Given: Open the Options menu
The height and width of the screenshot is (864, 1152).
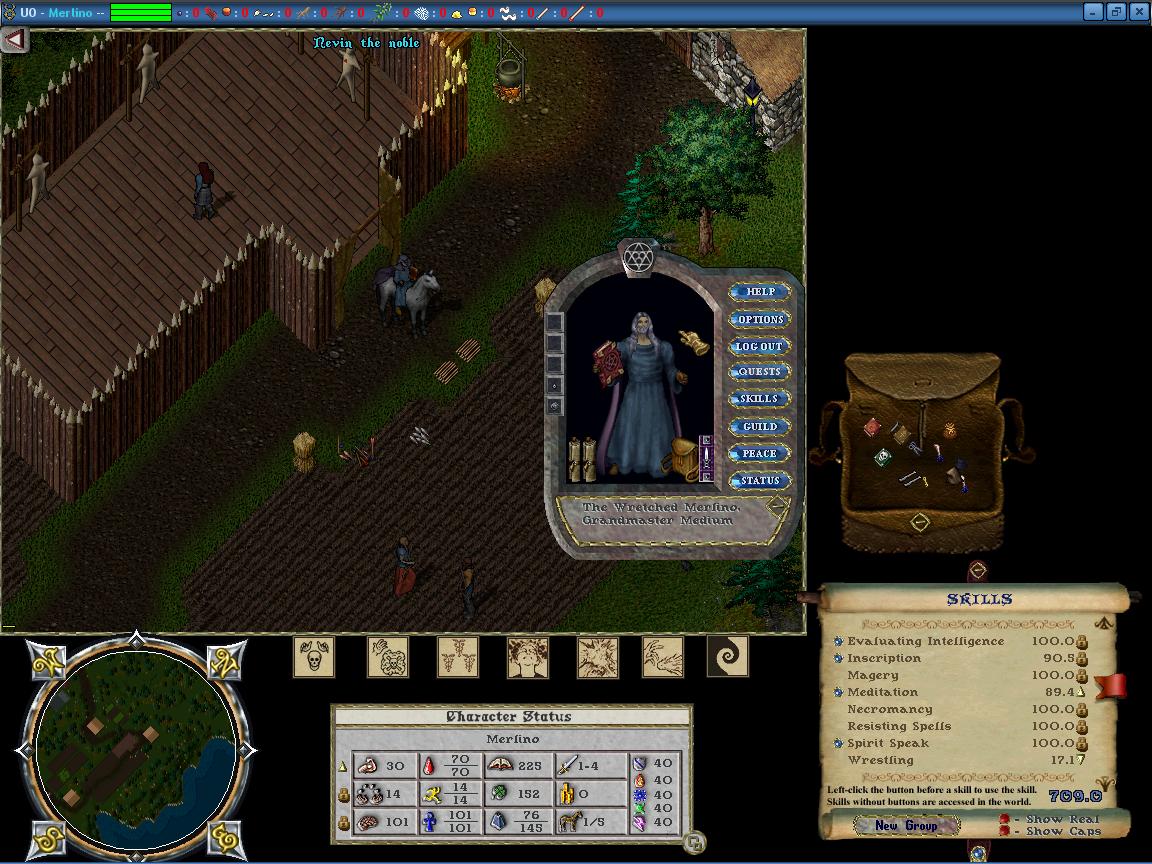Looking at the screenshot, I should tap(760, 319).
